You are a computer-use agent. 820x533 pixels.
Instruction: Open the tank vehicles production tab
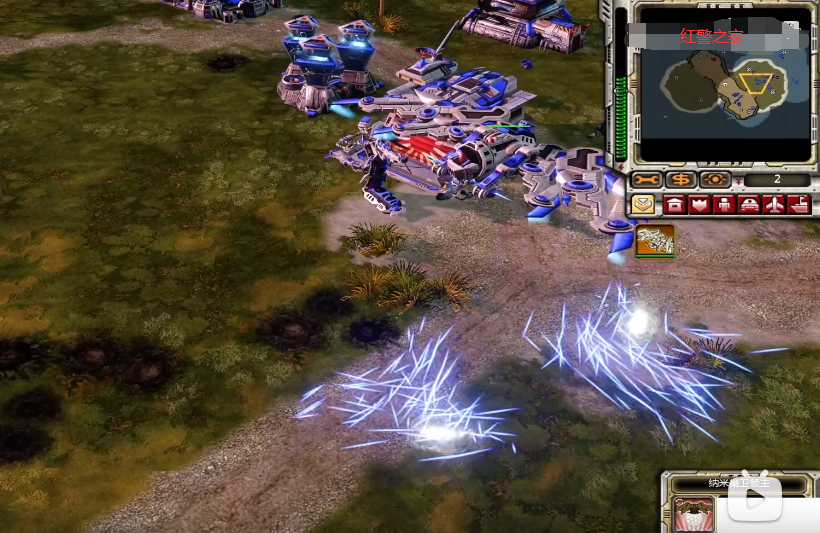748,205
